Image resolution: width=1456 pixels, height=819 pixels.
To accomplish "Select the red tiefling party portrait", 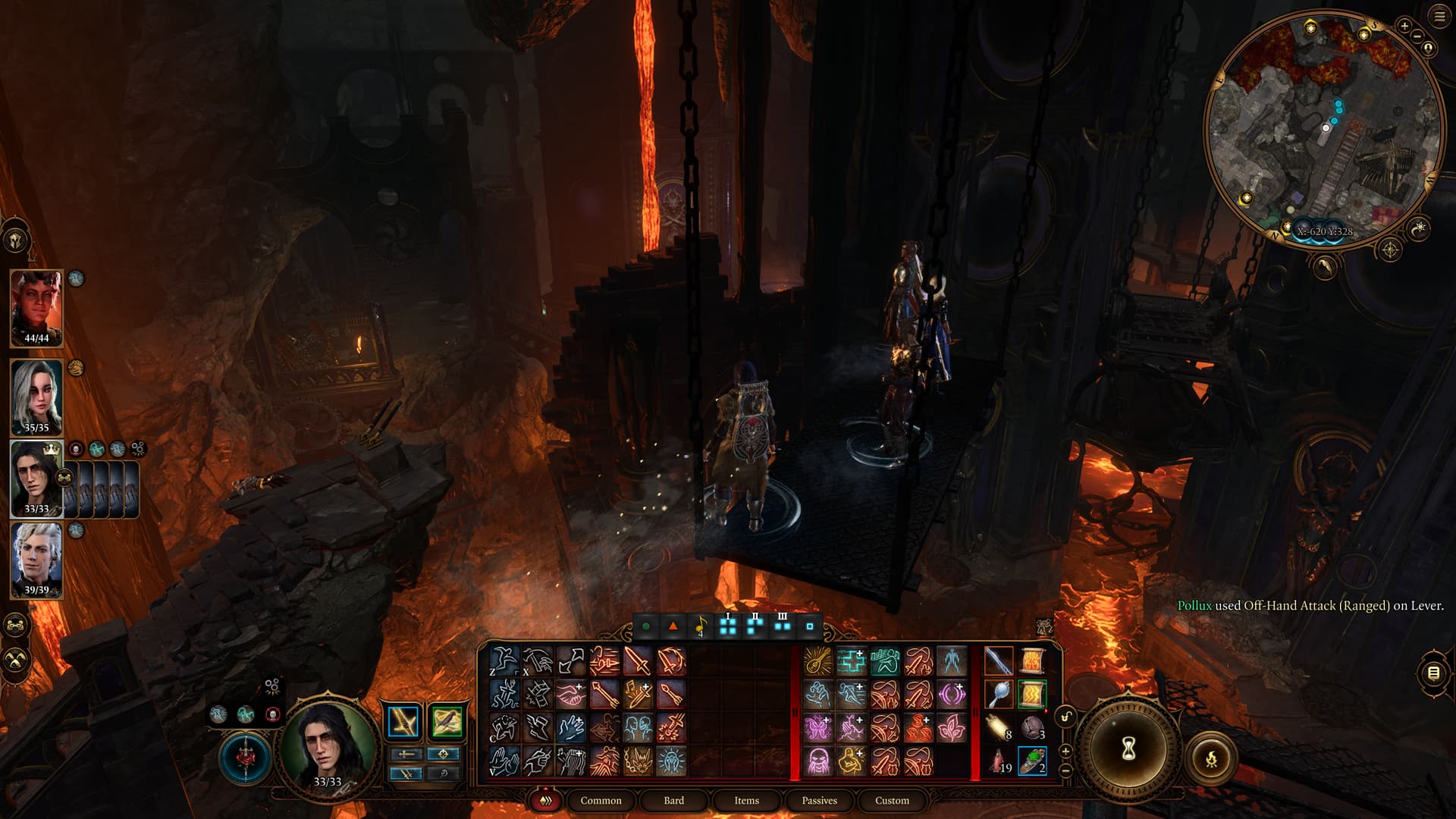I will (x=36, y=307).
